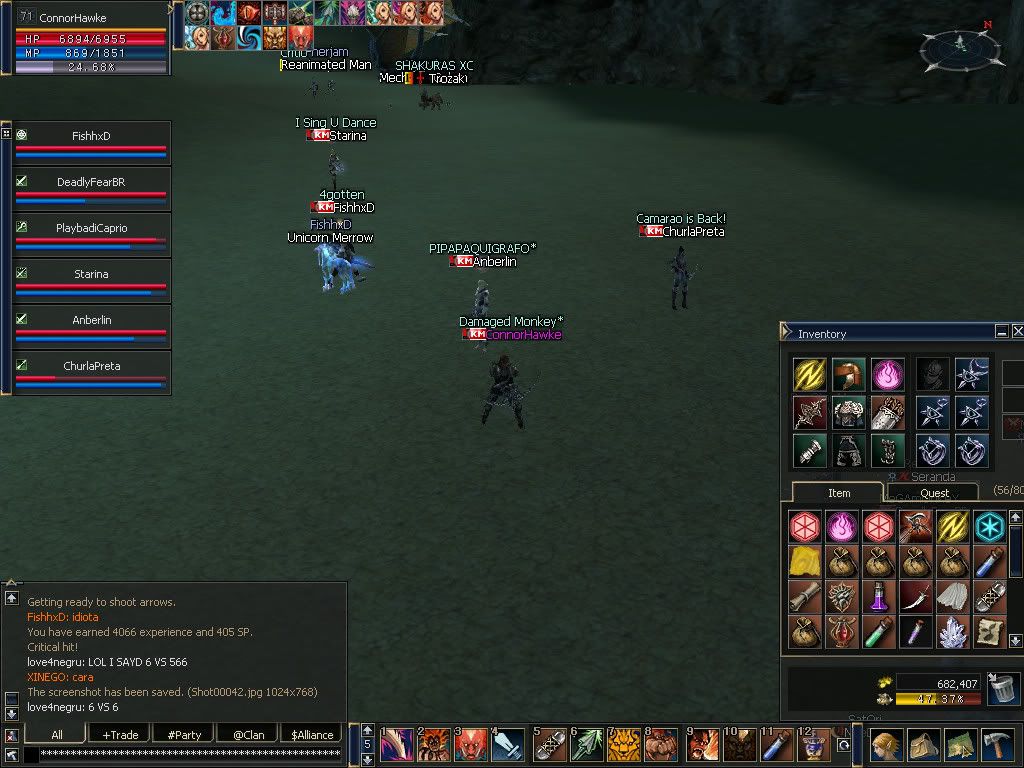Show the @Clan chat tab
Image resolution: width=1024 pixels, height=768 pixels.
pyautogui.click(x=248, y=735)
